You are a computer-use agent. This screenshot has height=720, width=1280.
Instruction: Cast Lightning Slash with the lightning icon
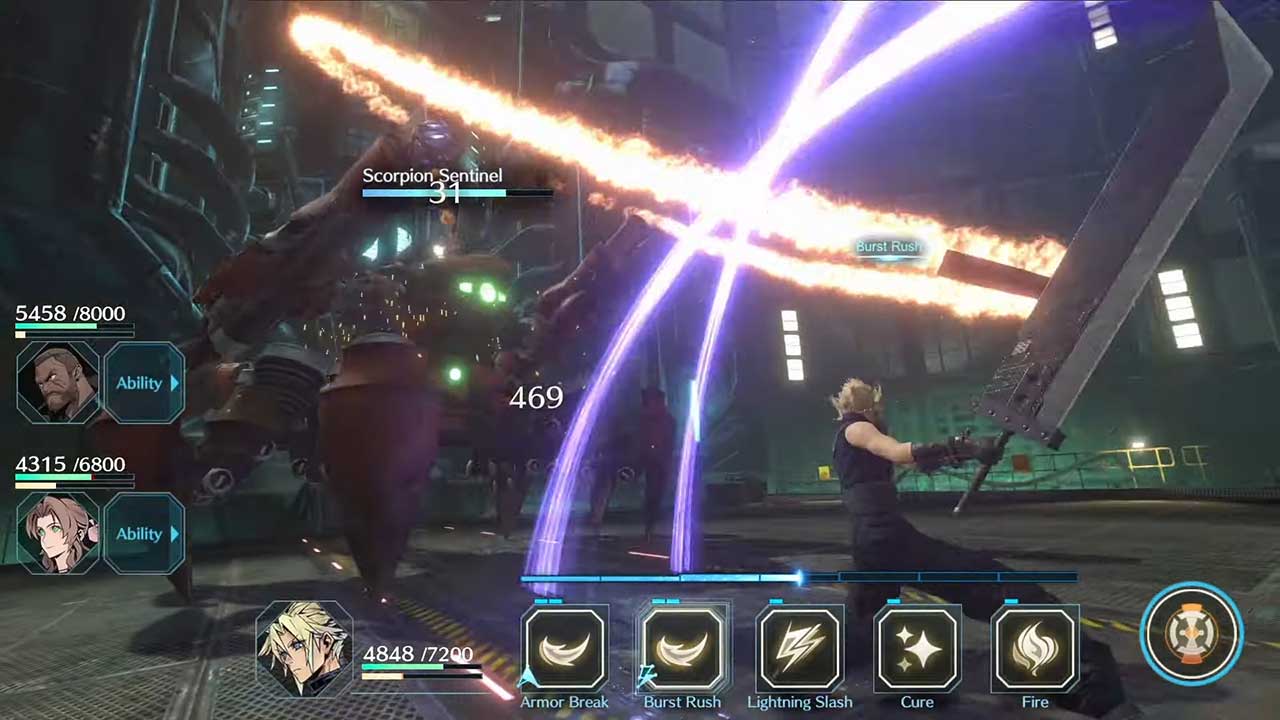coord(800,652)
